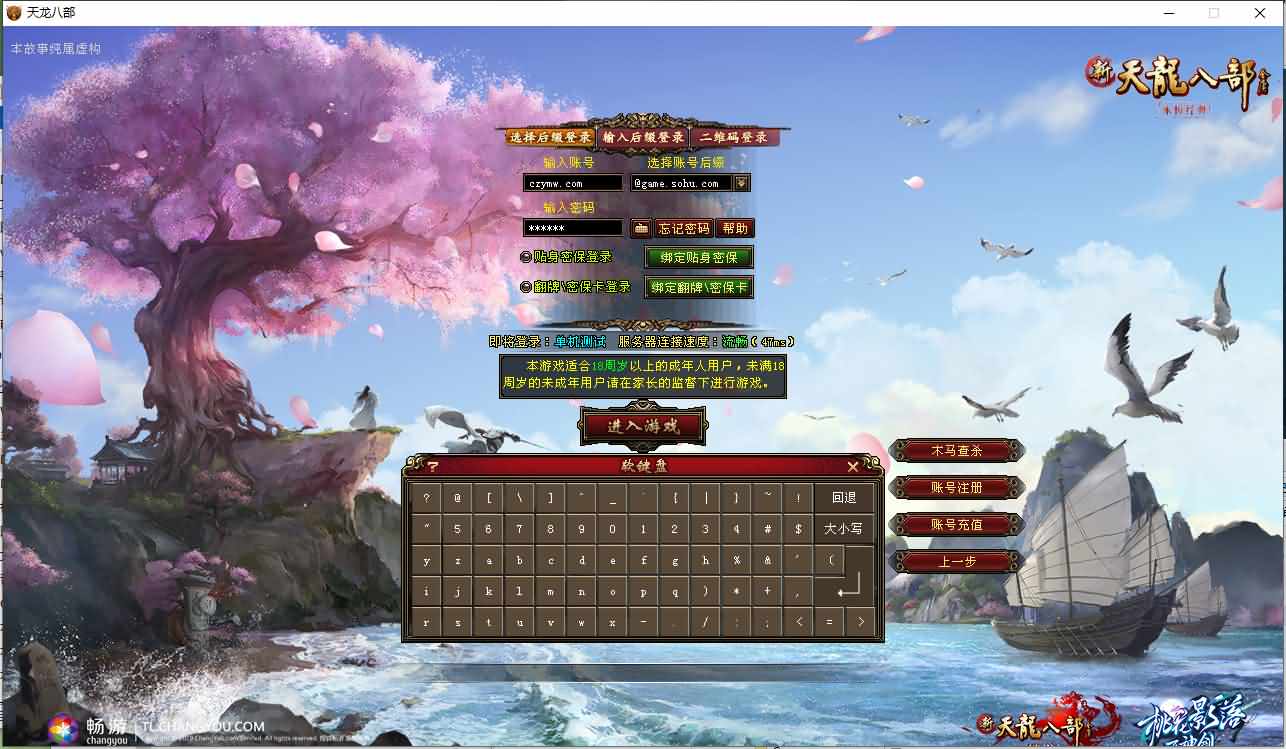Toggle 大小写 caps on the virtual keyboard

(846, 528)
